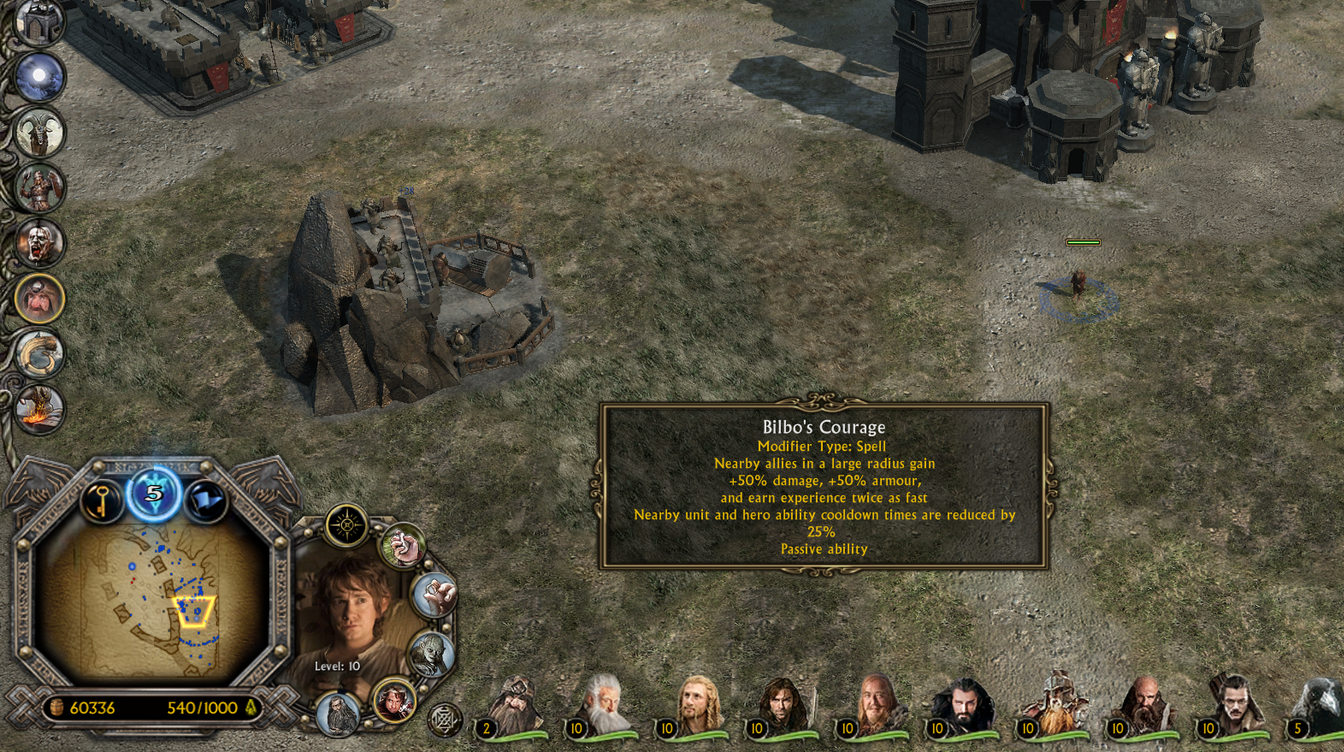Use Bilbo's hand-grabbing ability
Viewport: 1344px width, 752px height.
(403, 546)
